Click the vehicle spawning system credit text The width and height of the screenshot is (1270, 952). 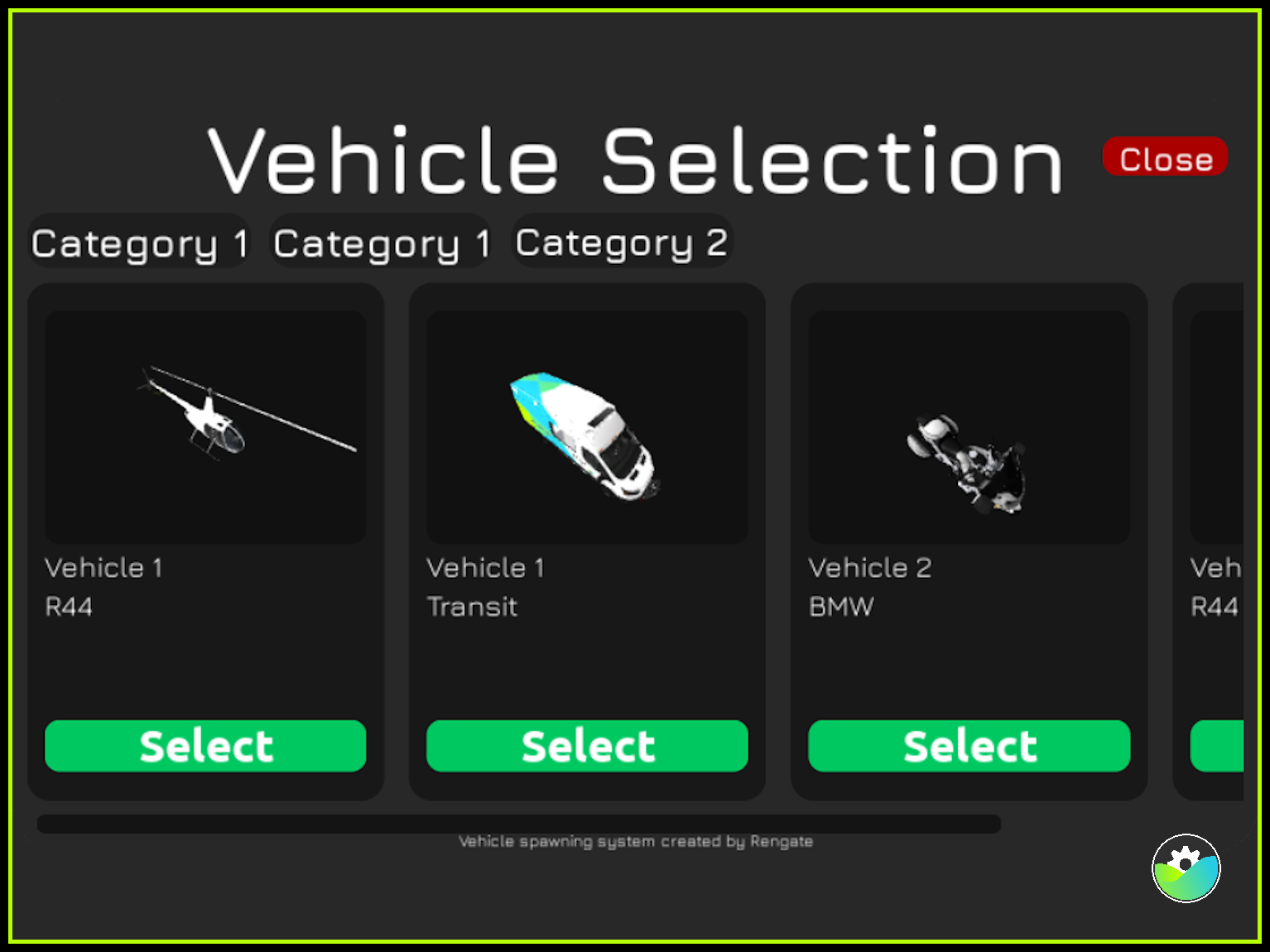coord(637,841)
